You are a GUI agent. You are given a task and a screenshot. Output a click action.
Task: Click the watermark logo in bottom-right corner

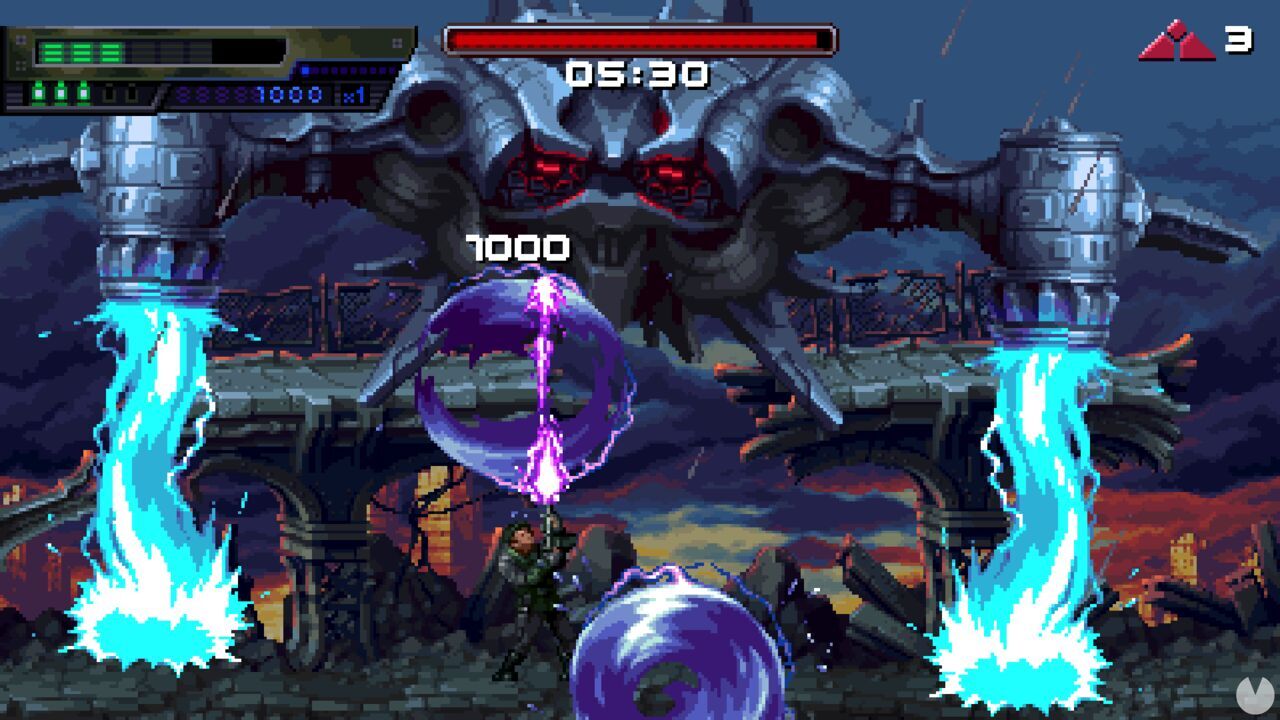point(1254,697)
